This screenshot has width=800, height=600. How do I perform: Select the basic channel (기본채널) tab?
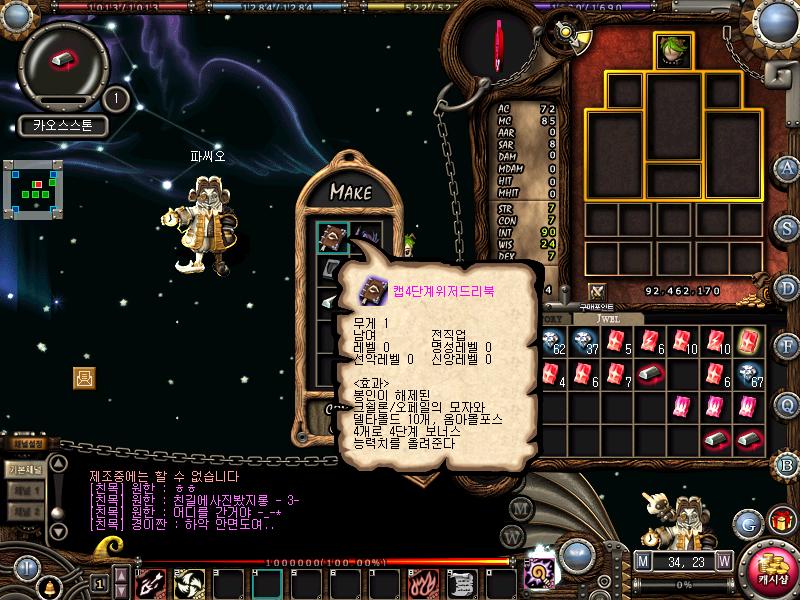24,468
